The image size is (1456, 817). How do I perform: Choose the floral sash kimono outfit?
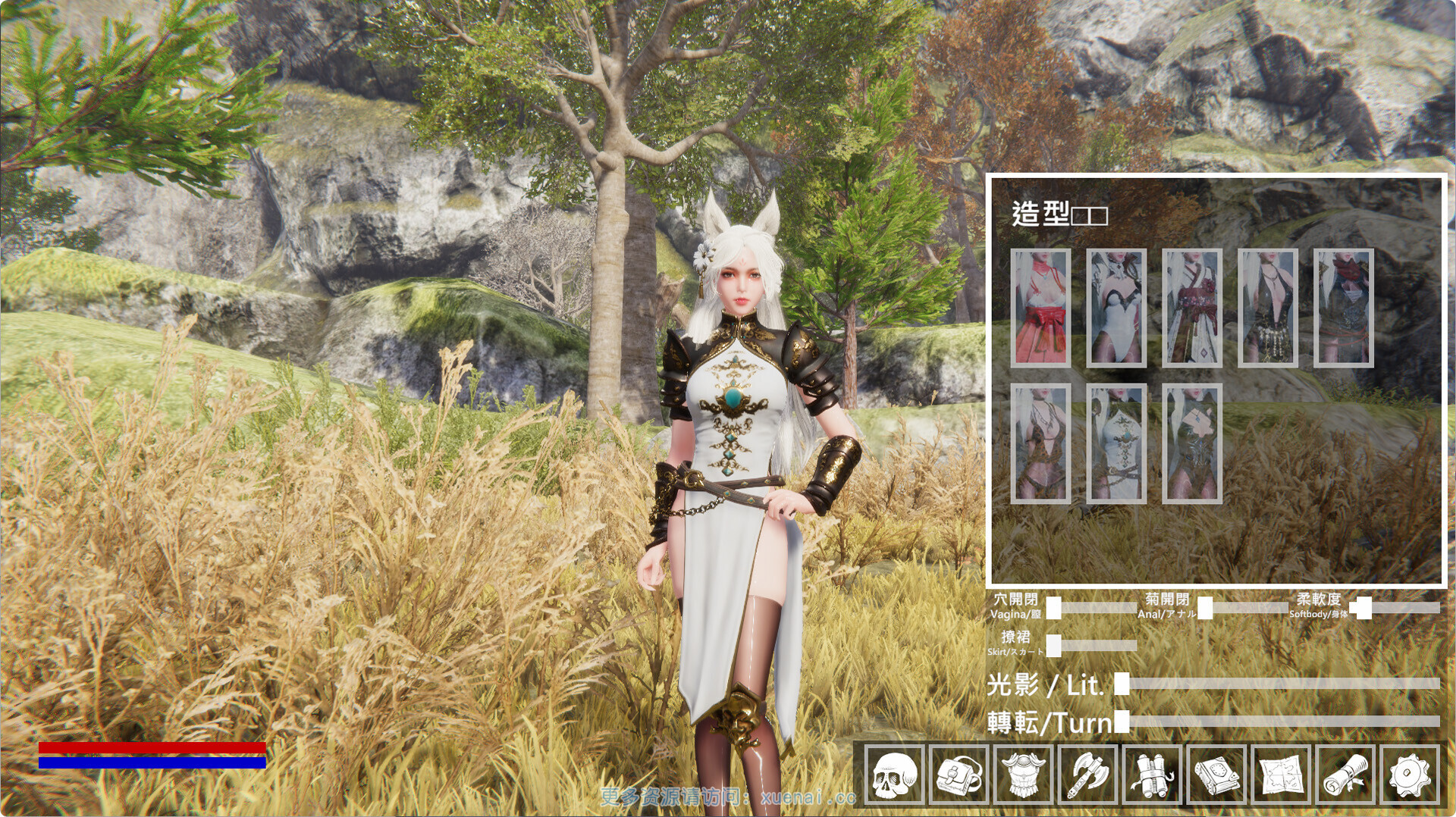pos(1192,308)
